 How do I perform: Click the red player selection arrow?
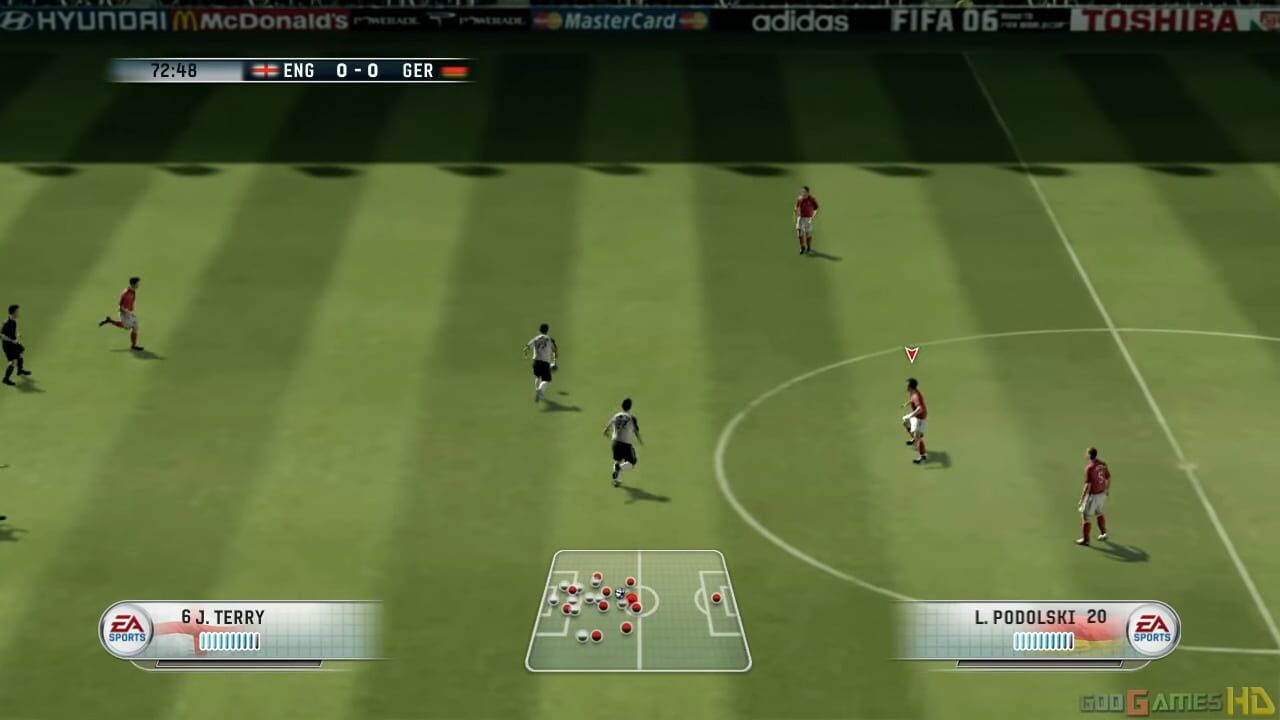(911, 353)
